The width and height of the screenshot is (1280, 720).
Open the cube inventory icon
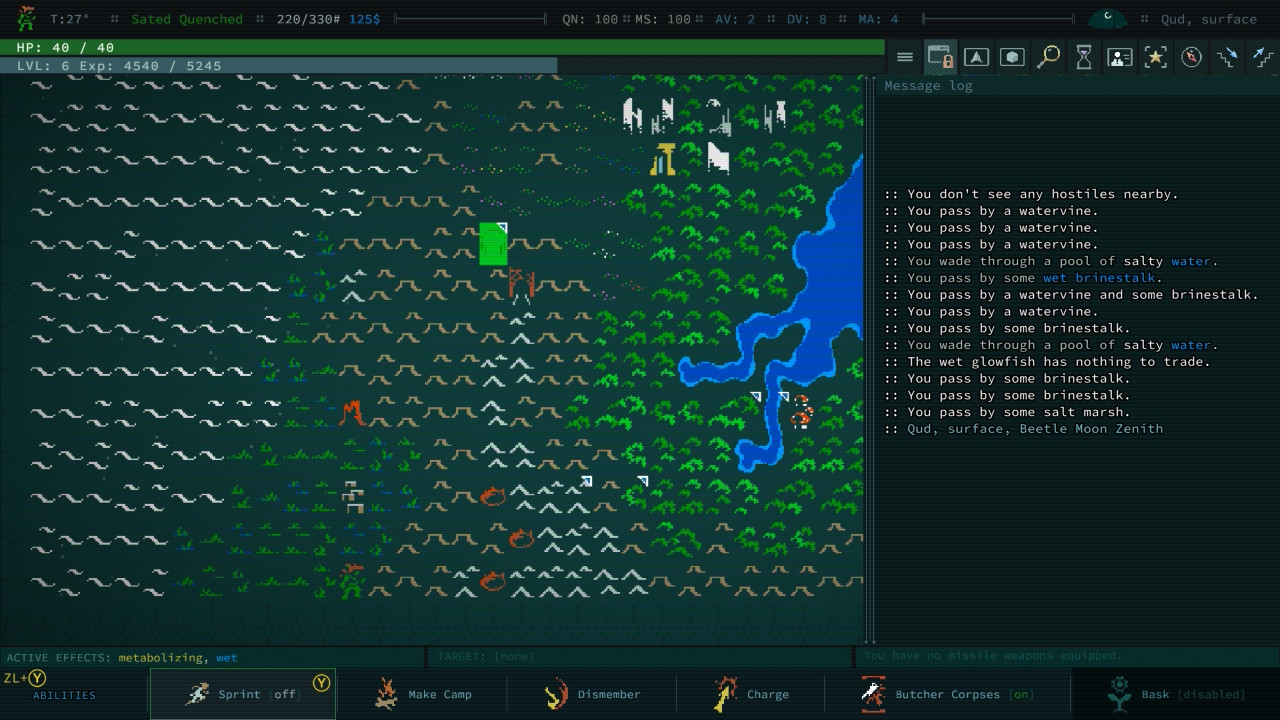point(1012,57)
